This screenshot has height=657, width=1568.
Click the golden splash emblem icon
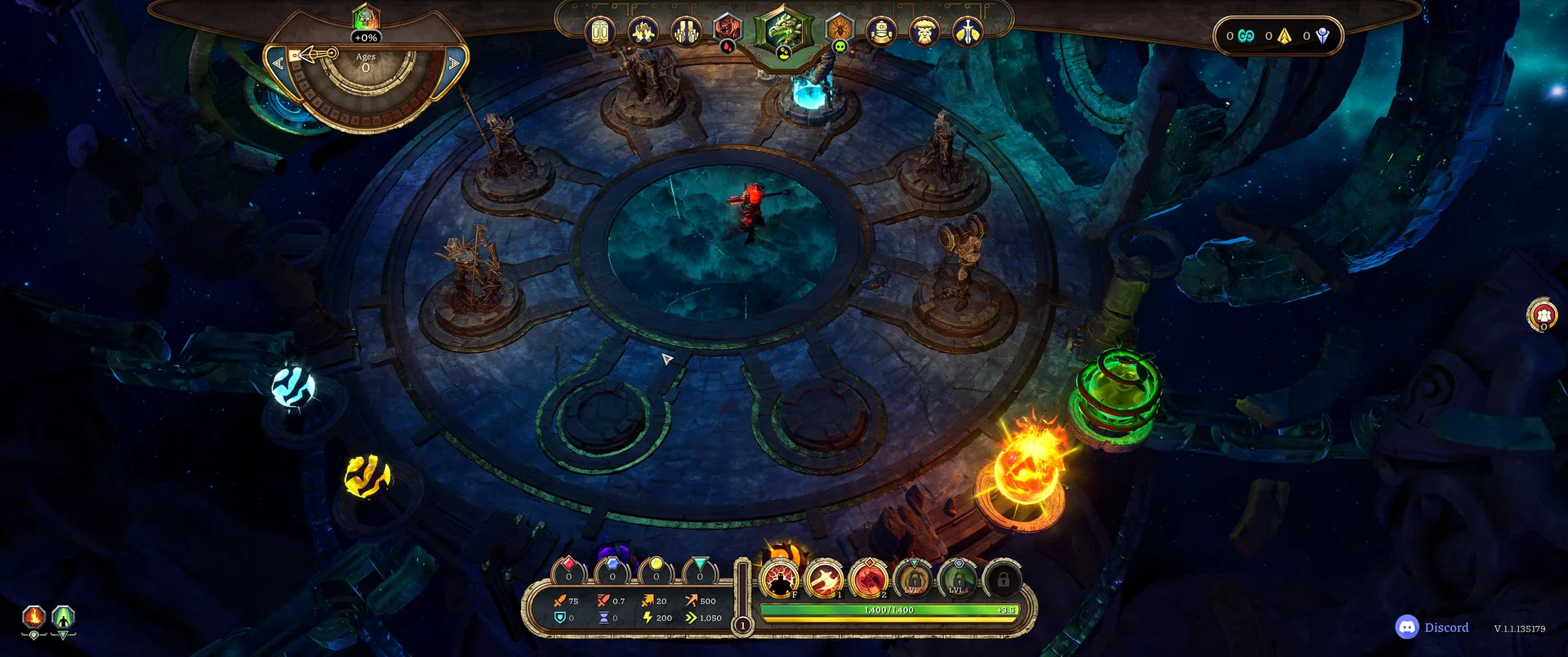tap(644, 32)
